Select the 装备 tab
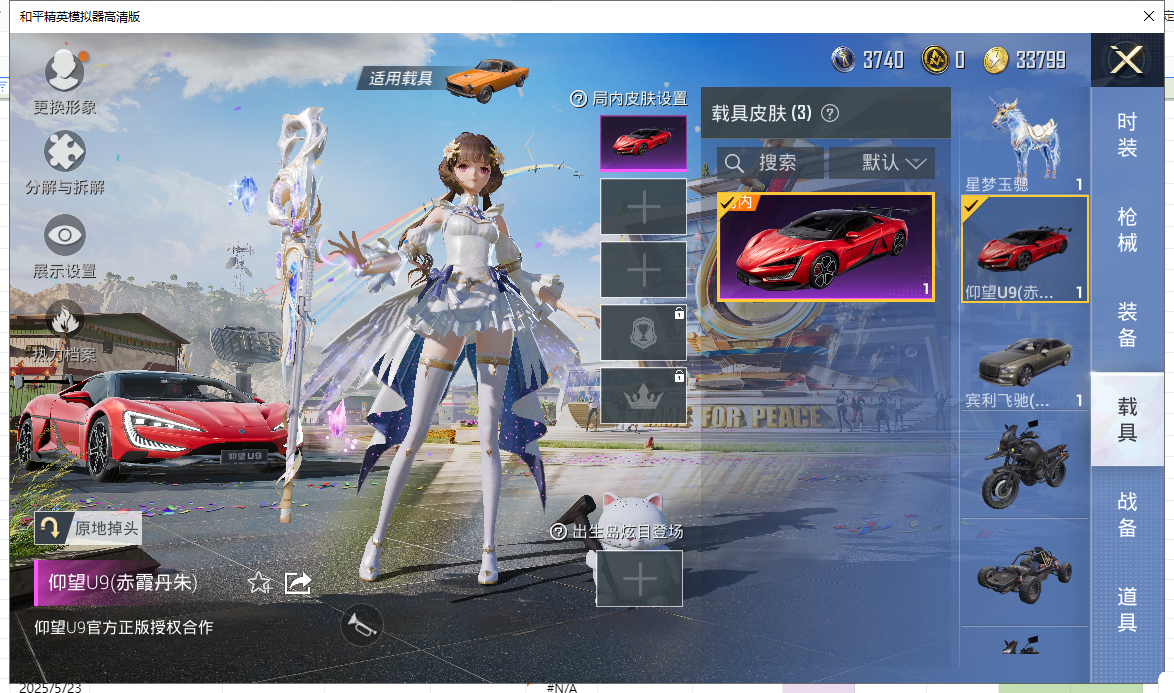This screenshot has height=693, width=1174. click(1127, 324)
